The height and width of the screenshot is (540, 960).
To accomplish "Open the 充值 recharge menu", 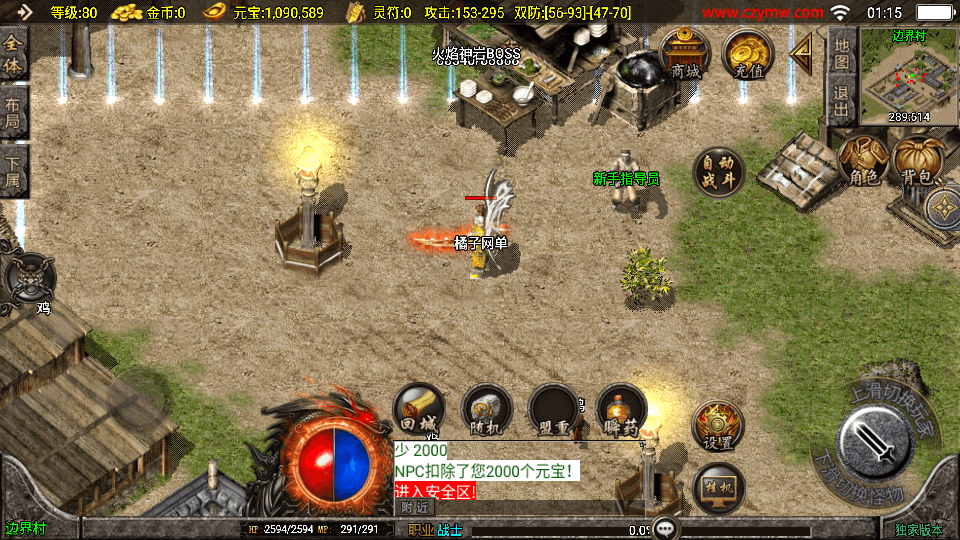I will tap(746, 54).
